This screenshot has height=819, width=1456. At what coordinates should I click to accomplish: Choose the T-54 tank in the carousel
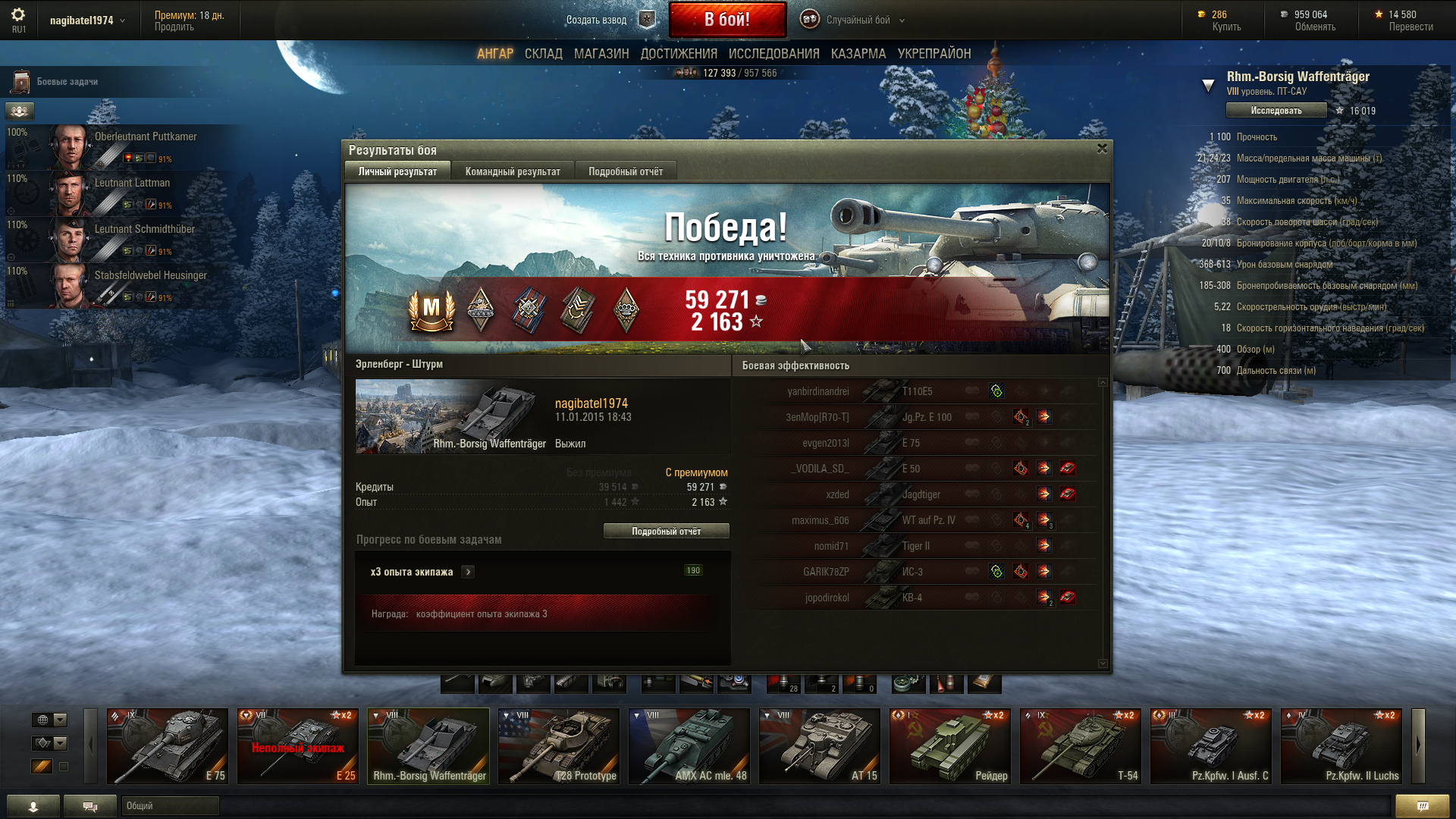point(1081,746)
